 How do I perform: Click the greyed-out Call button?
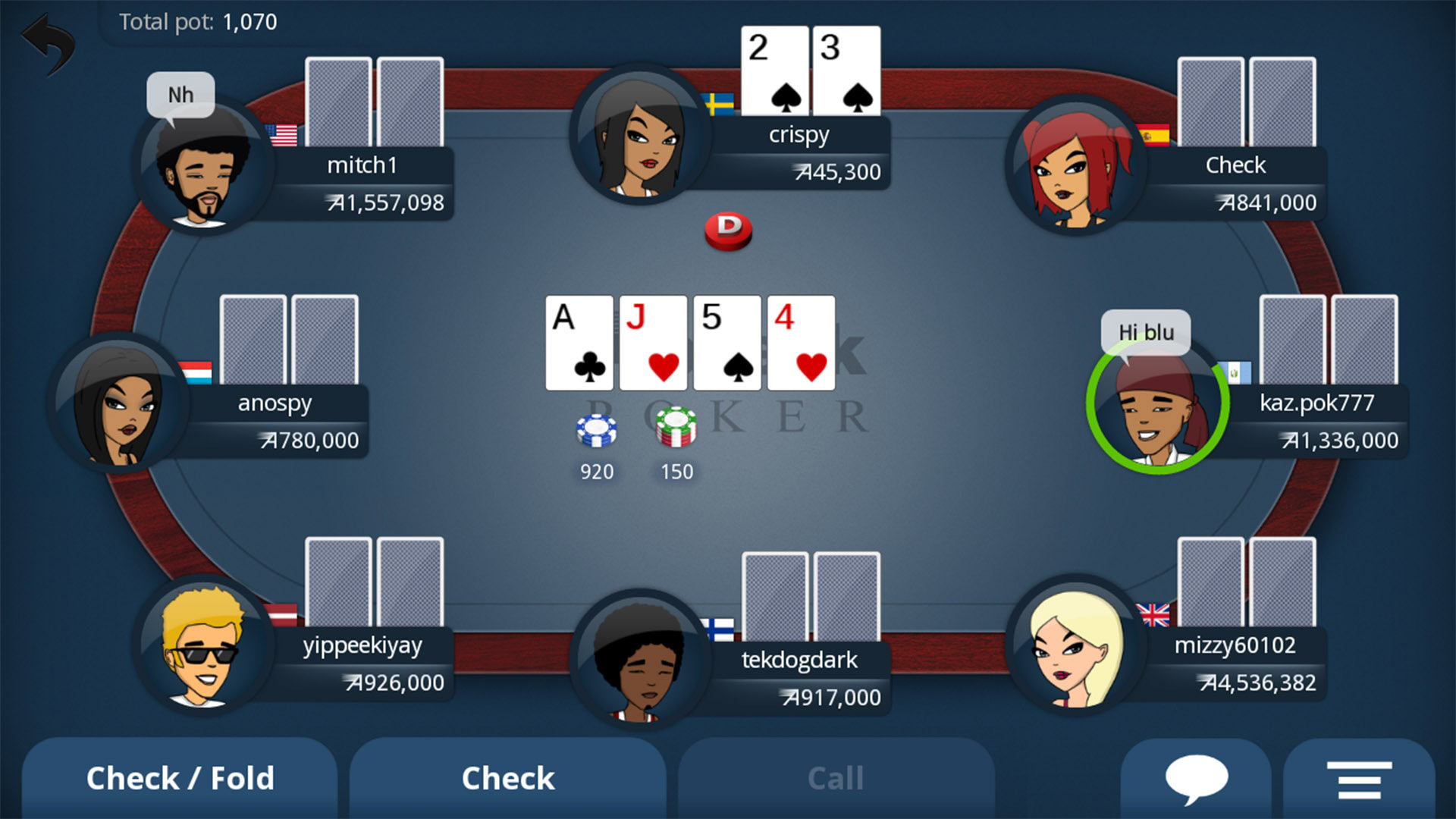pos(836,777)
